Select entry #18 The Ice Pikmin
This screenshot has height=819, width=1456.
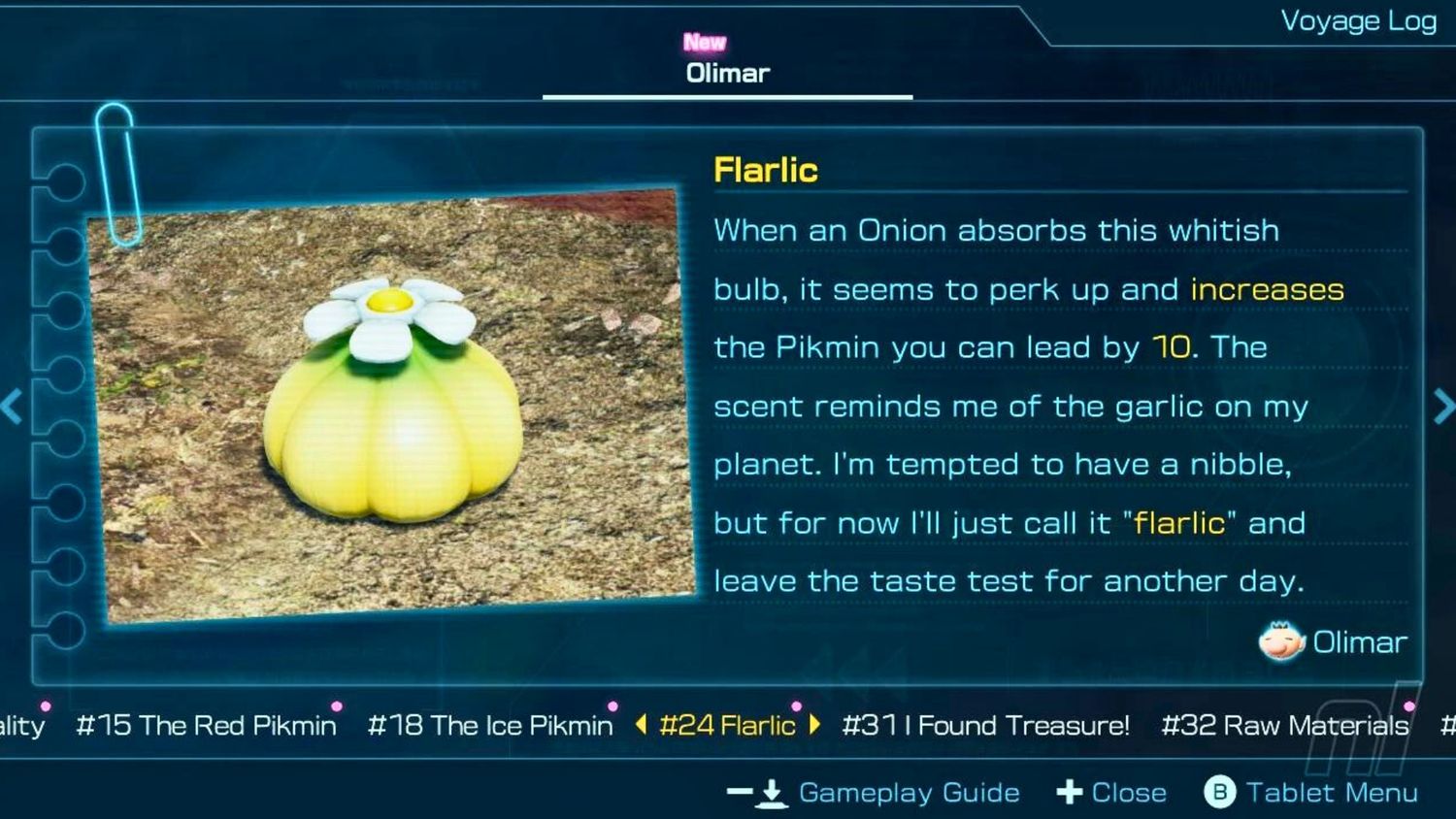(490, 726)
